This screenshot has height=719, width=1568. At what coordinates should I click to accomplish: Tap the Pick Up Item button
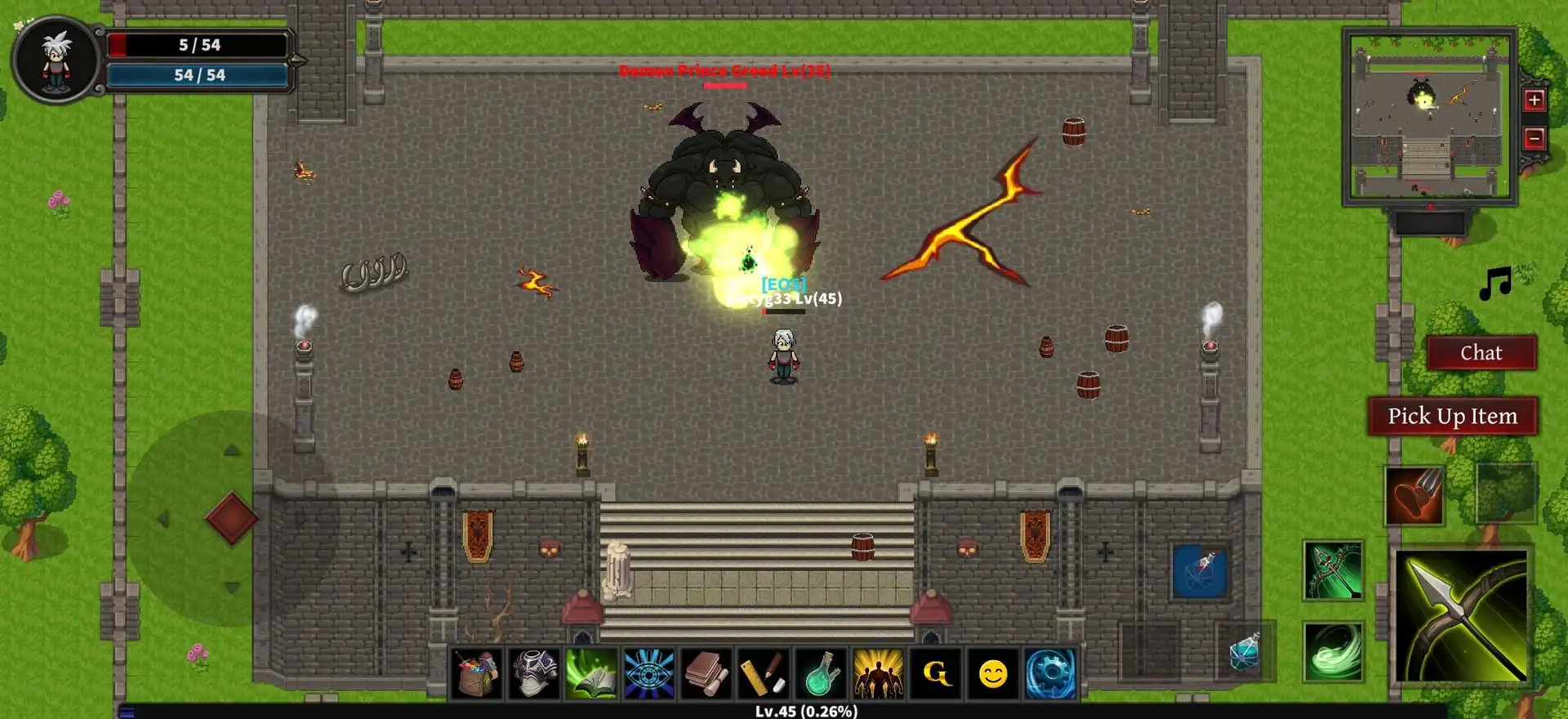click(x=1452, y=417)
